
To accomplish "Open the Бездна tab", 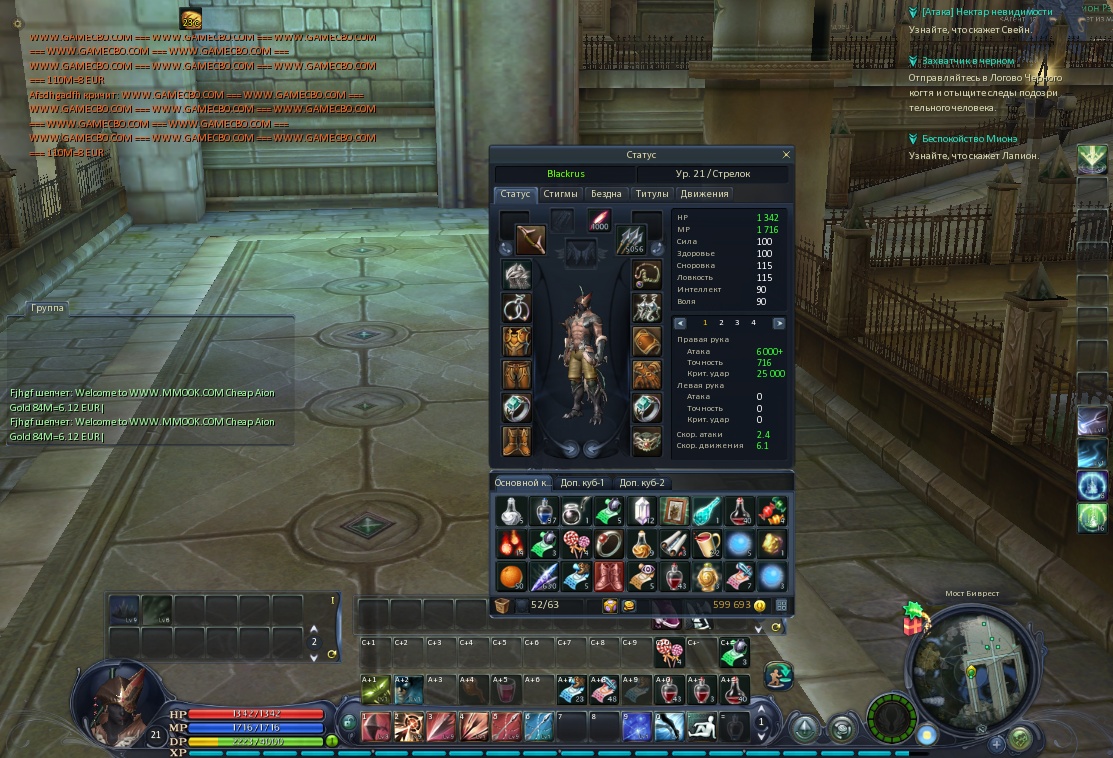I will tap(606, 194).
